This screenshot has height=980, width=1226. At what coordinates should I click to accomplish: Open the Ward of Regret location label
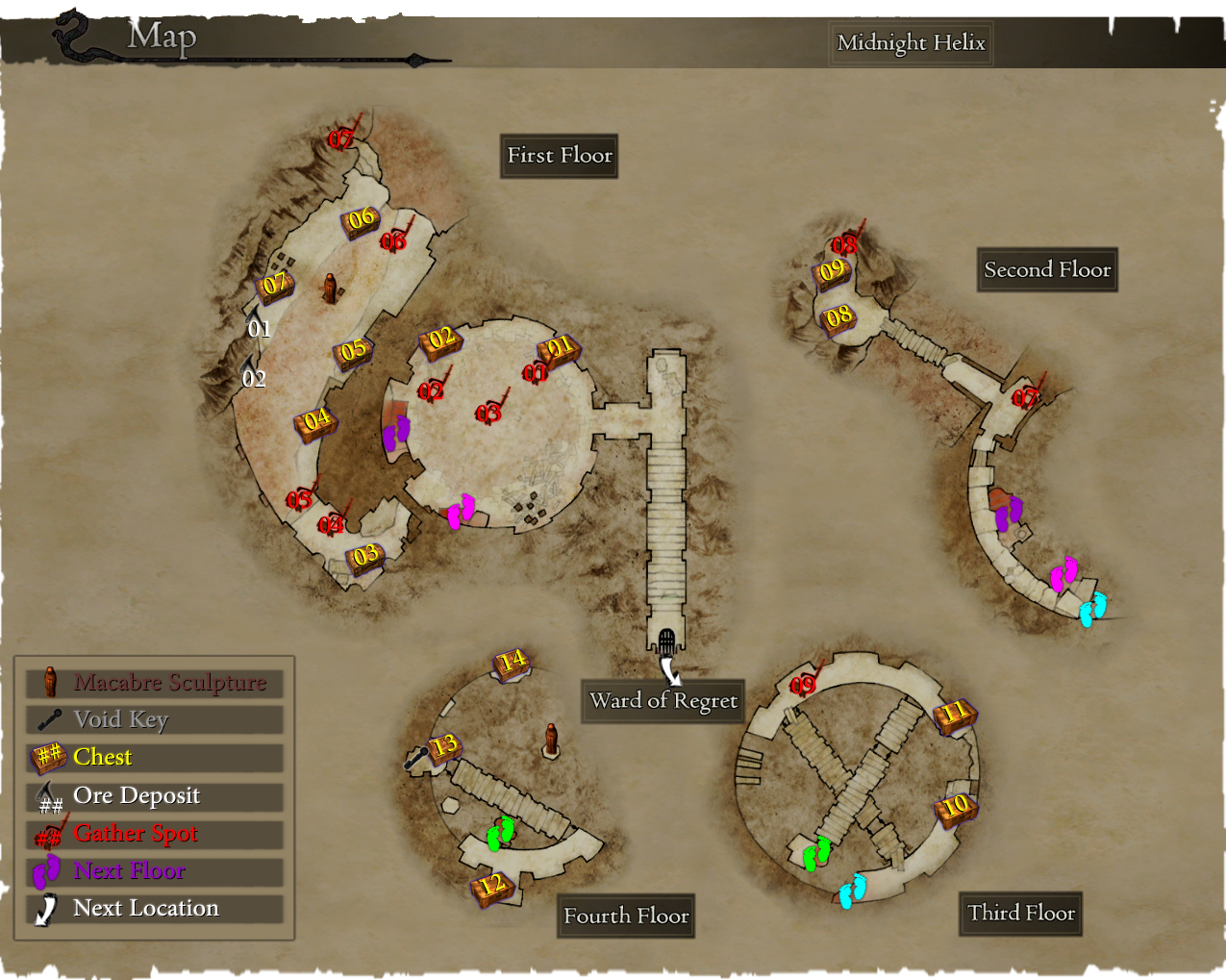coord(663,701)
